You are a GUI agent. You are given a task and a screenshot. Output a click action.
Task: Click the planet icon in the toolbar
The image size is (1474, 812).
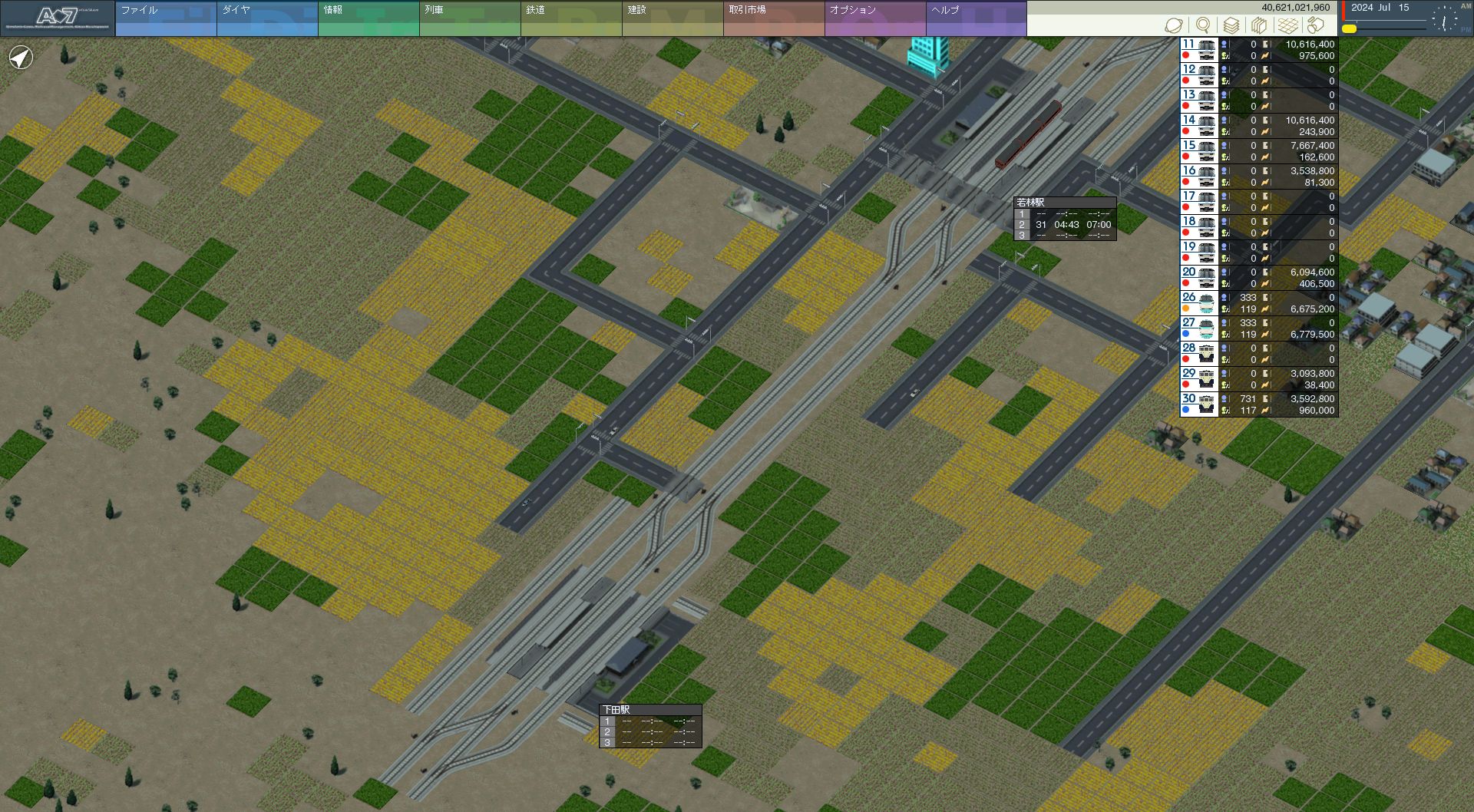click(1174, 25)
